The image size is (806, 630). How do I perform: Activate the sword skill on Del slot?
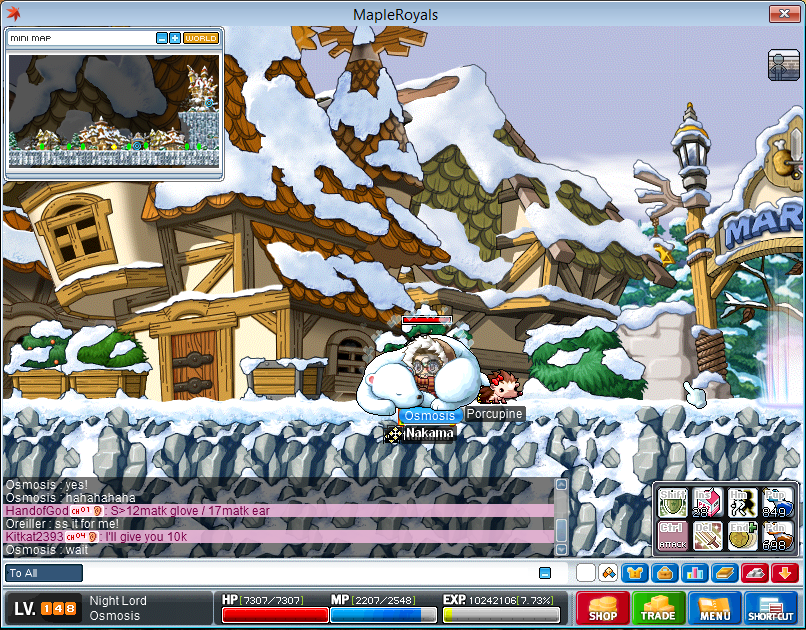pos(708,535)
